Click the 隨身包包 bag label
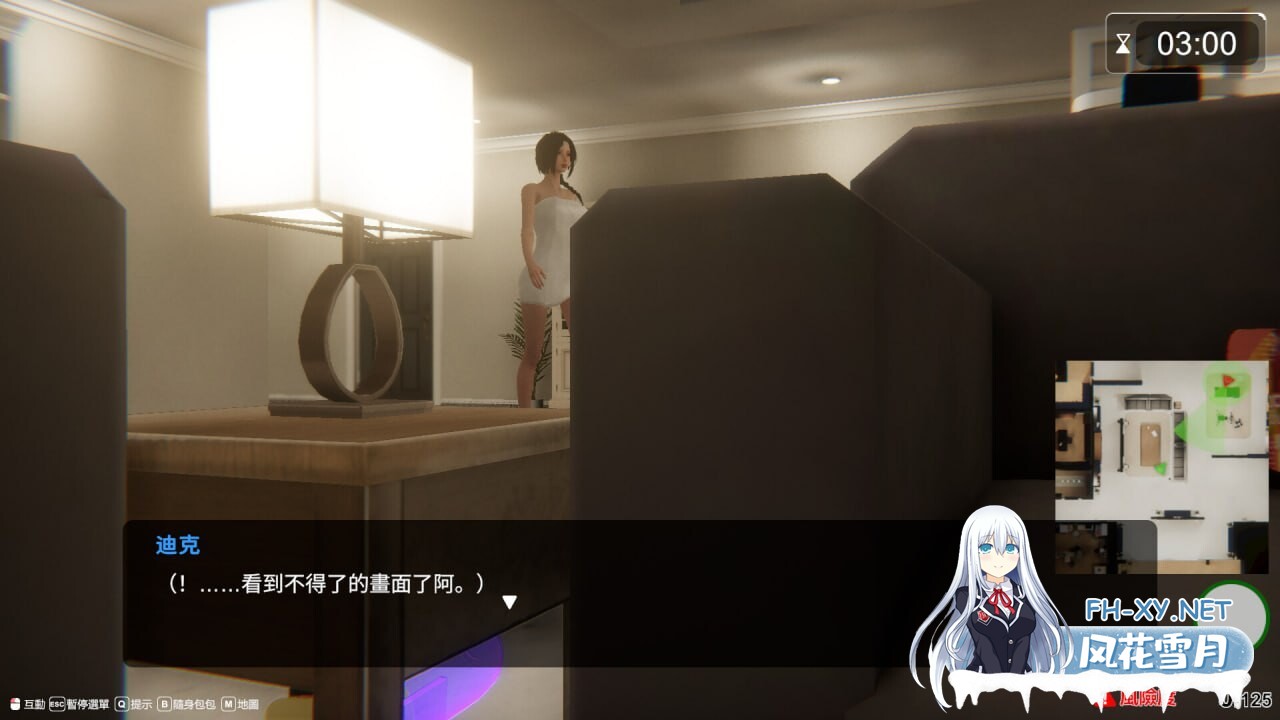 [x=193, y=704]
